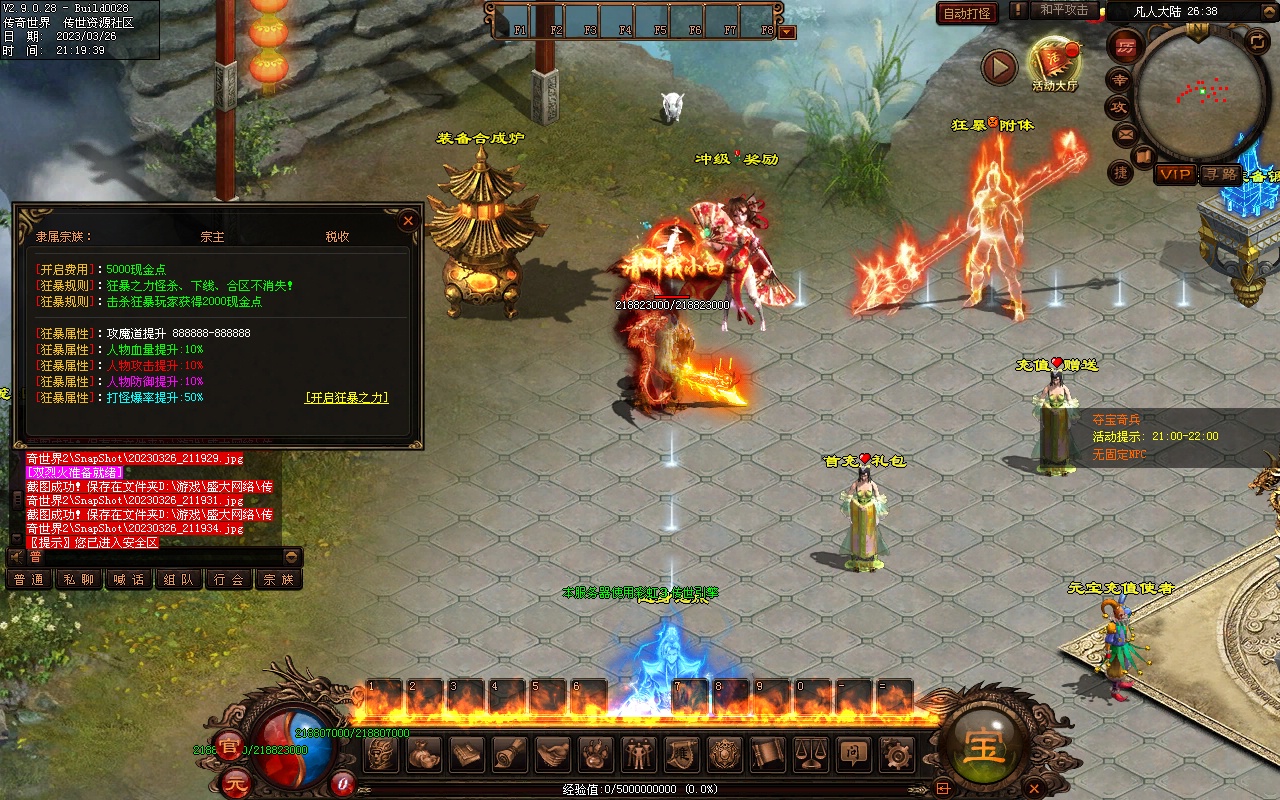1280x800 pixels.
Task: Open the helmet character icon
Action: pyautogui.click(x=382, y=753)
